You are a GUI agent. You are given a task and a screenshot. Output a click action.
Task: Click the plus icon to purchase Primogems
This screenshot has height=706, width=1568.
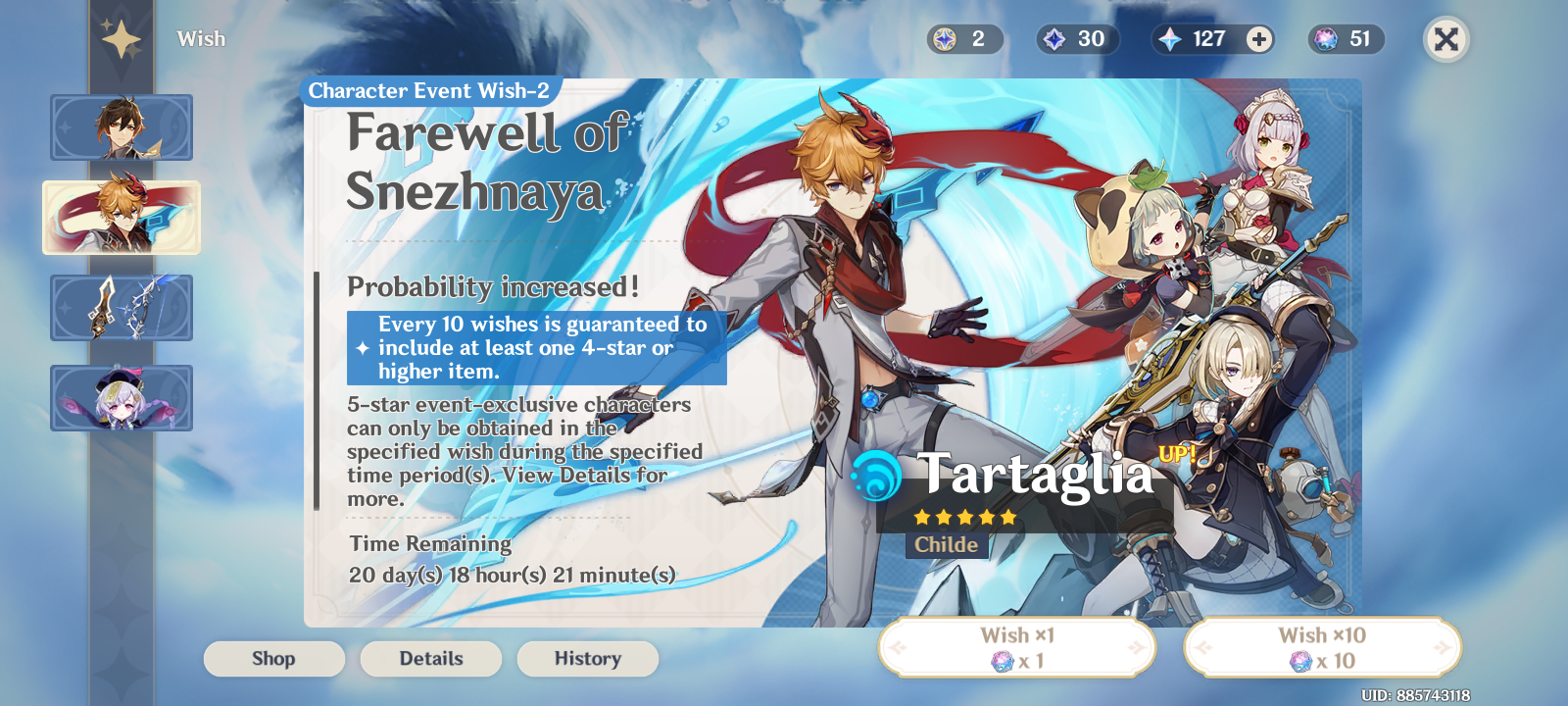(x=1257, y=39)
